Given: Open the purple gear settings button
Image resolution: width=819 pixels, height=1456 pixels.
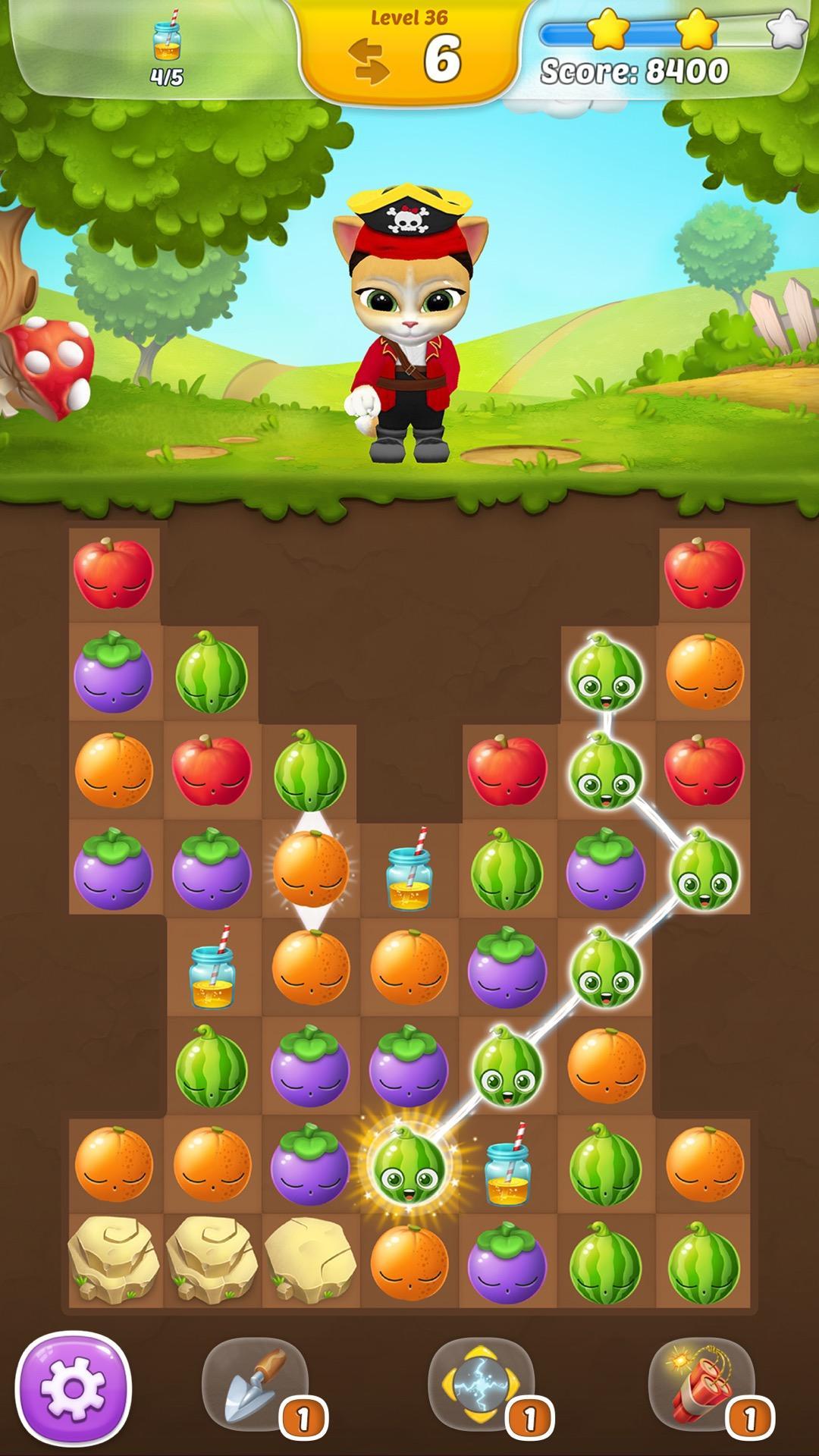Looking at the screenshot, I should [x=73, y=1390].
